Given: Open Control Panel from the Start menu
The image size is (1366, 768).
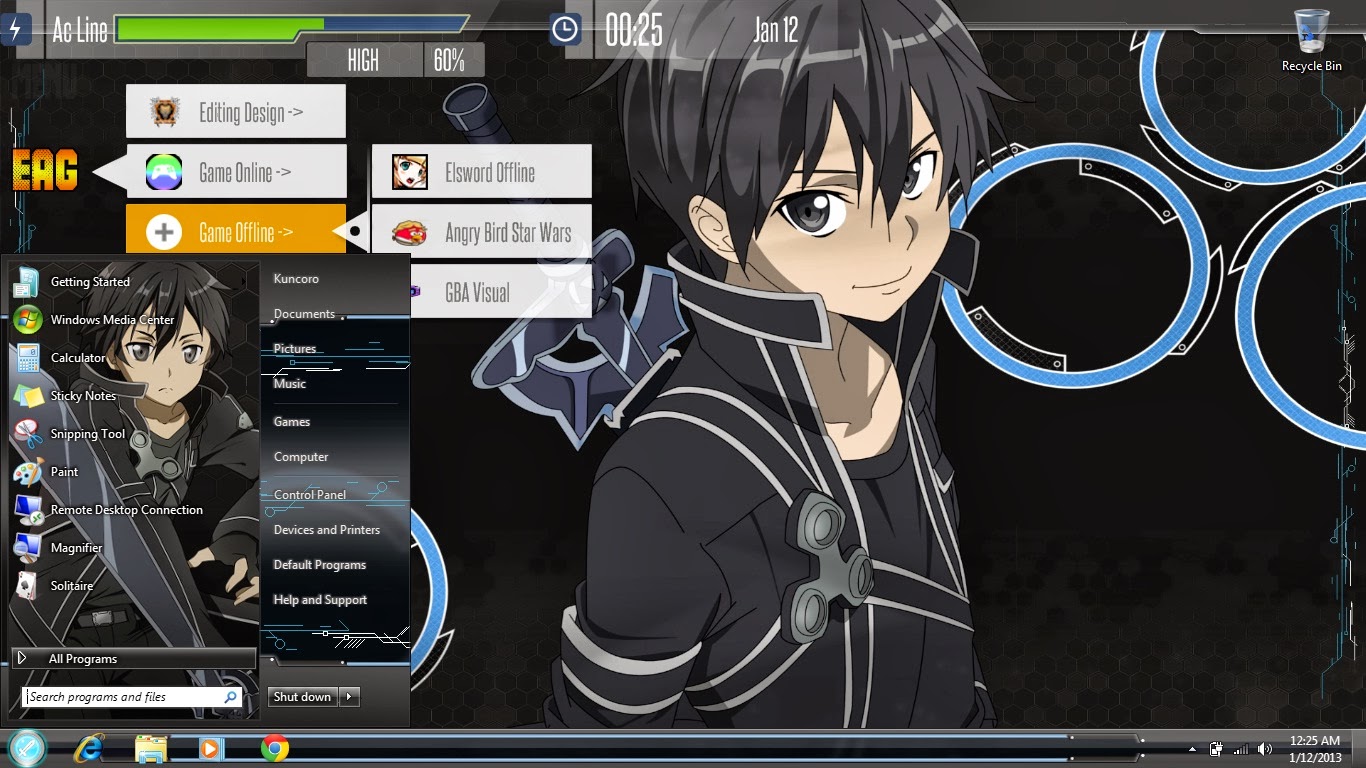Looking at the screenshot, I should pyautogui.click(x=308, y=494).
